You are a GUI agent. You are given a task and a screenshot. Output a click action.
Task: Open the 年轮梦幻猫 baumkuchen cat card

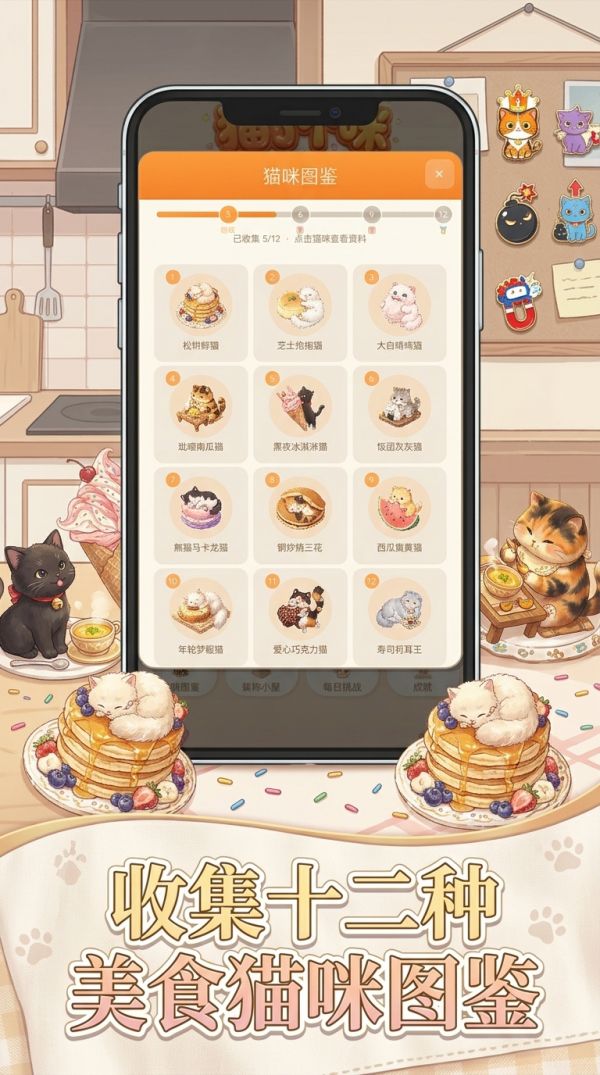coord(202,615)
